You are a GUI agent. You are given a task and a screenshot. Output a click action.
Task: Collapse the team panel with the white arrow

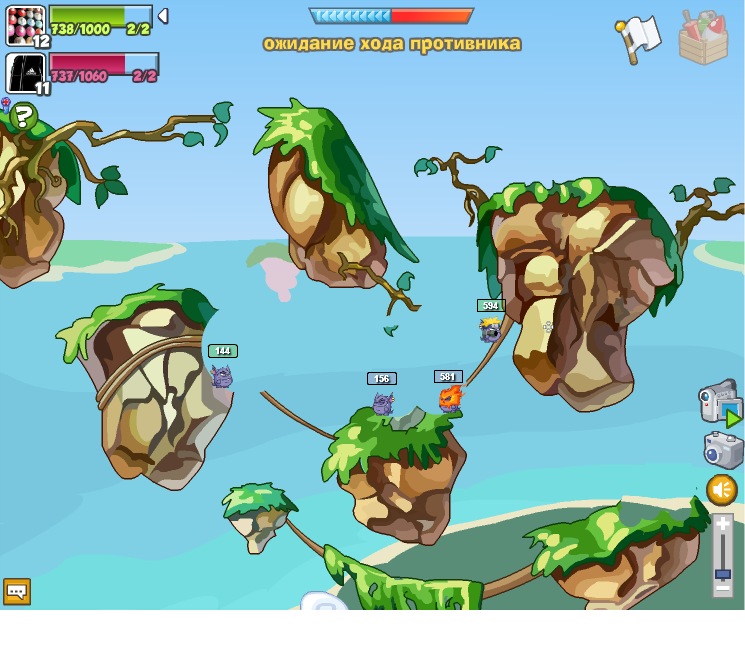click(163, 16)
